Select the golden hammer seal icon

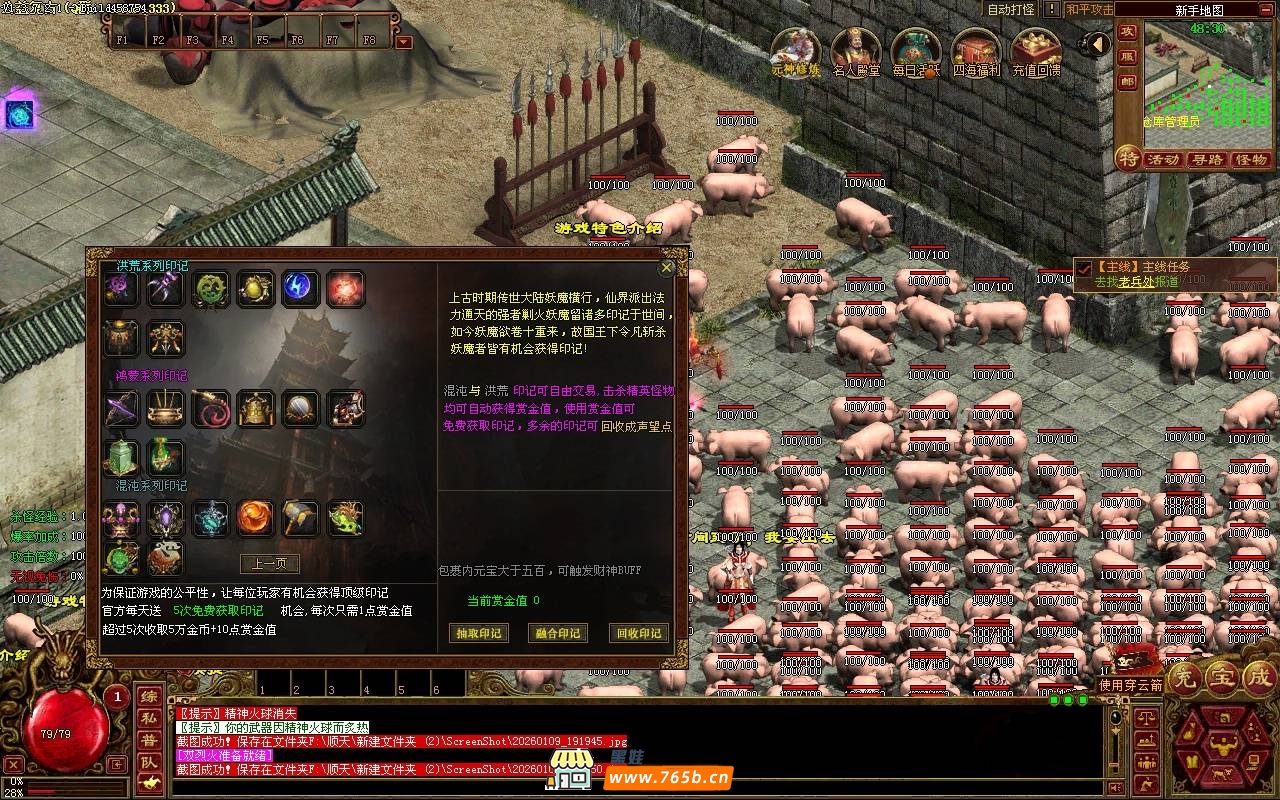[x=300, y=518]
